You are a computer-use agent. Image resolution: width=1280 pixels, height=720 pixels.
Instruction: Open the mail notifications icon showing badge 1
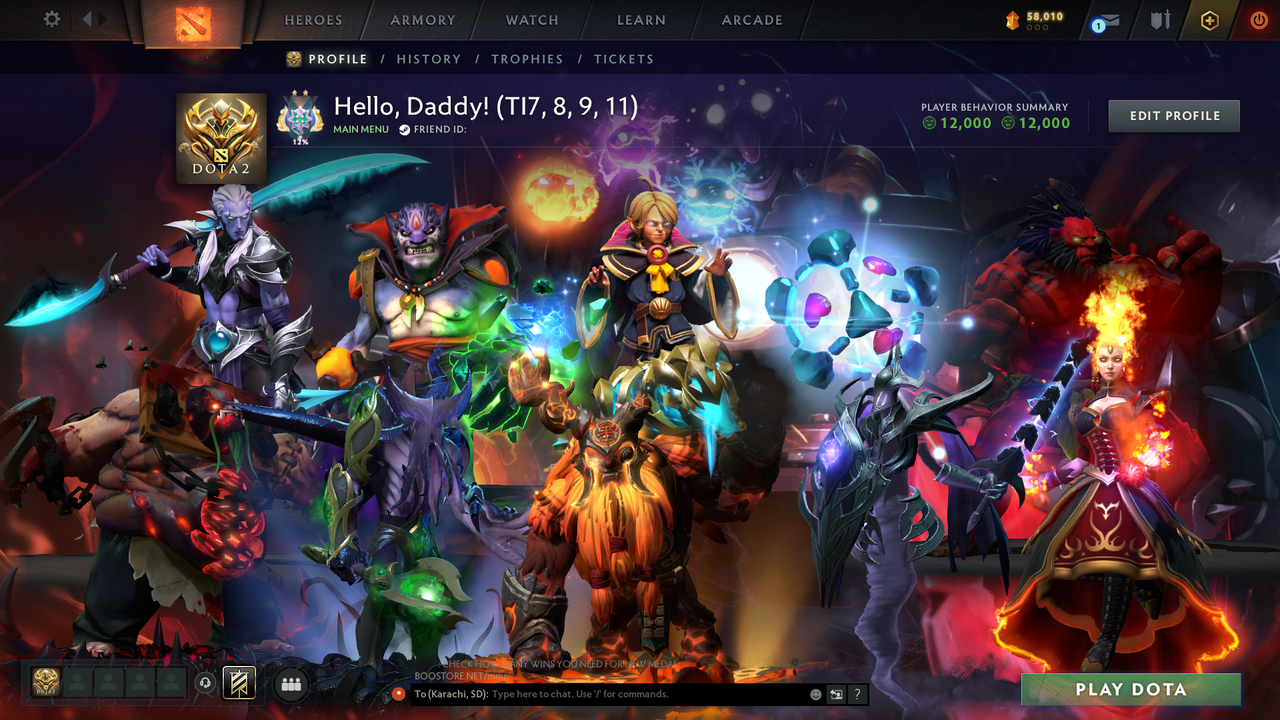1102,20
